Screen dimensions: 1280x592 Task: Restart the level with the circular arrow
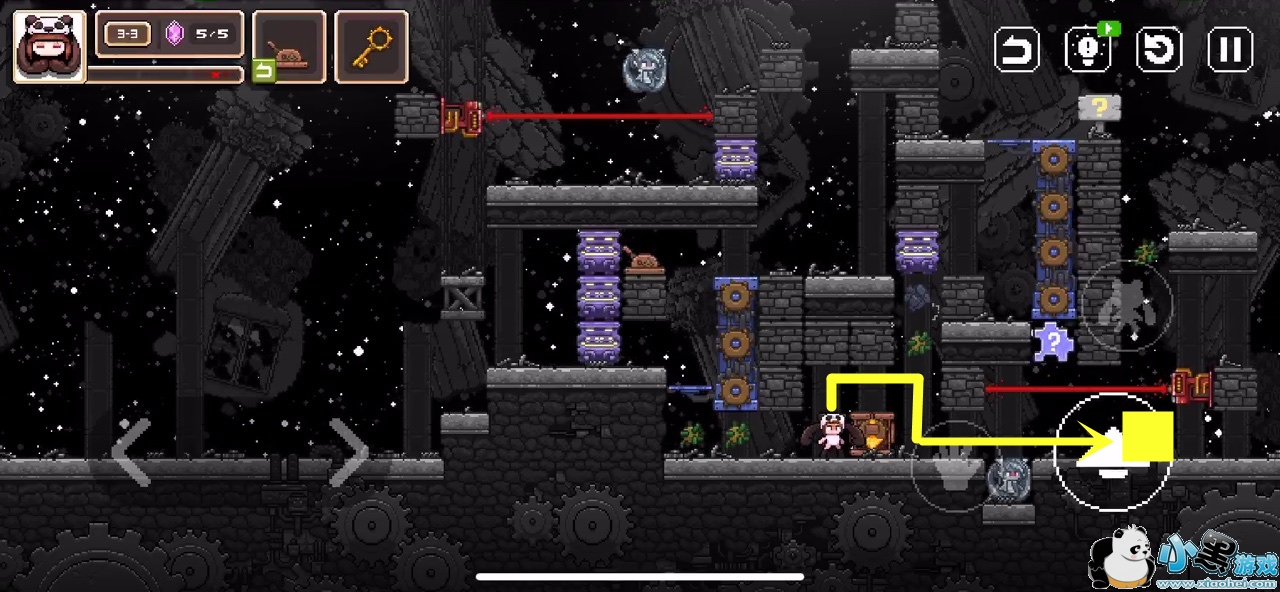1160,49
